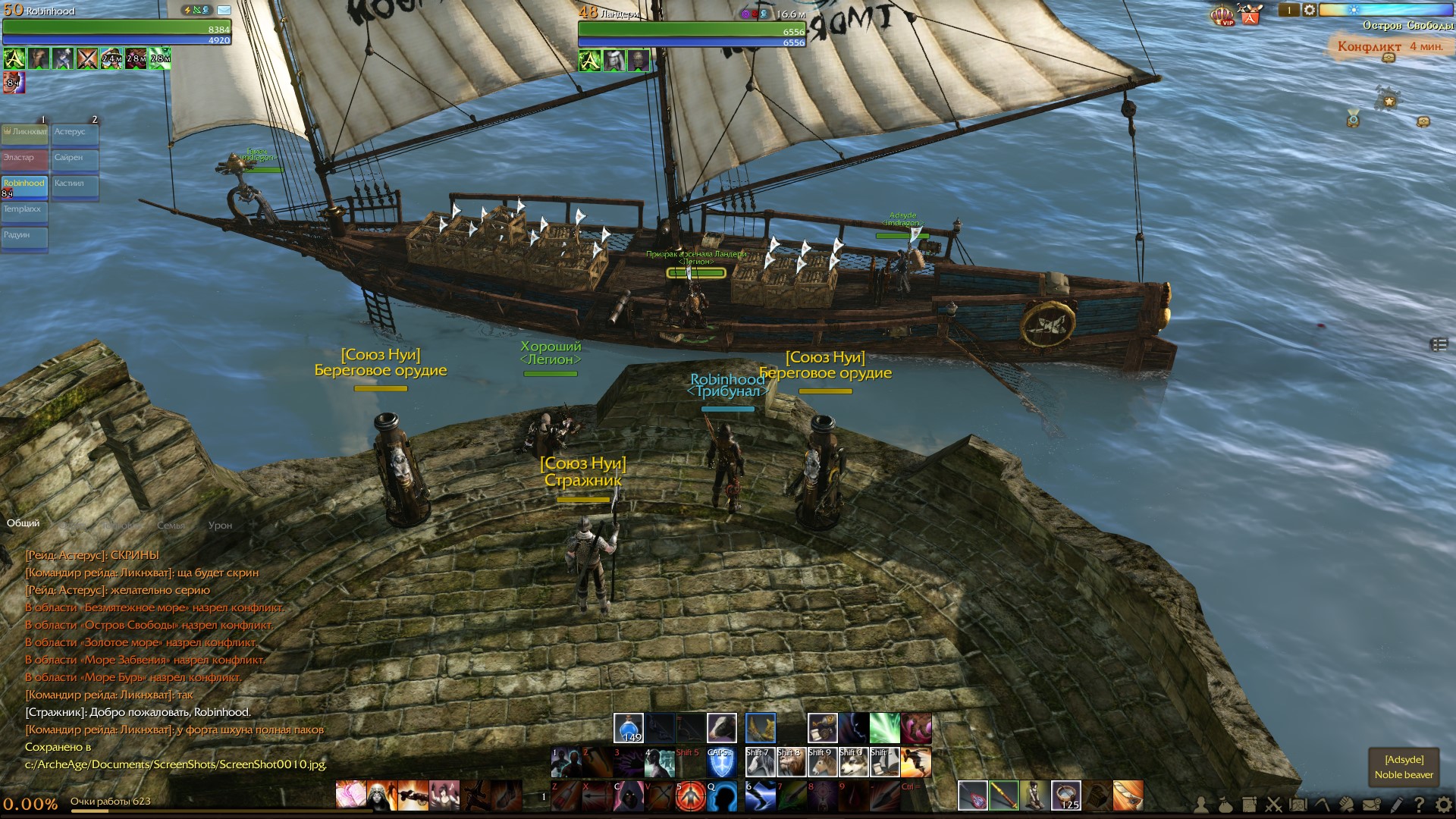The image size is (1456, 819).
Task: Open the red A shop bag
Action: pos(1250,14)
